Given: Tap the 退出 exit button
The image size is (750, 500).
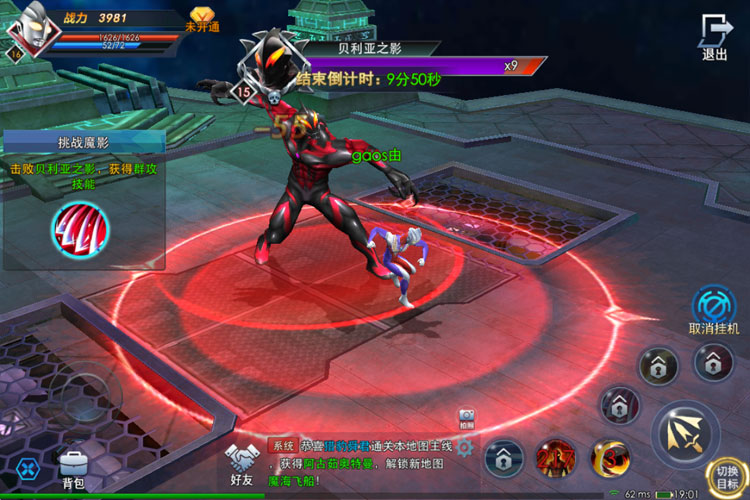Looking at the screenshot, I should click(714, 38).
